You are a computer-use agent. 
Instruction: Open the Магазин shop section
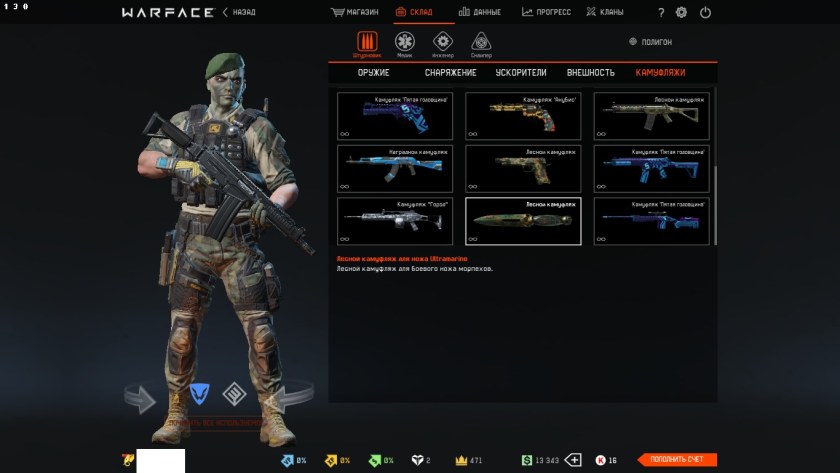354,12
